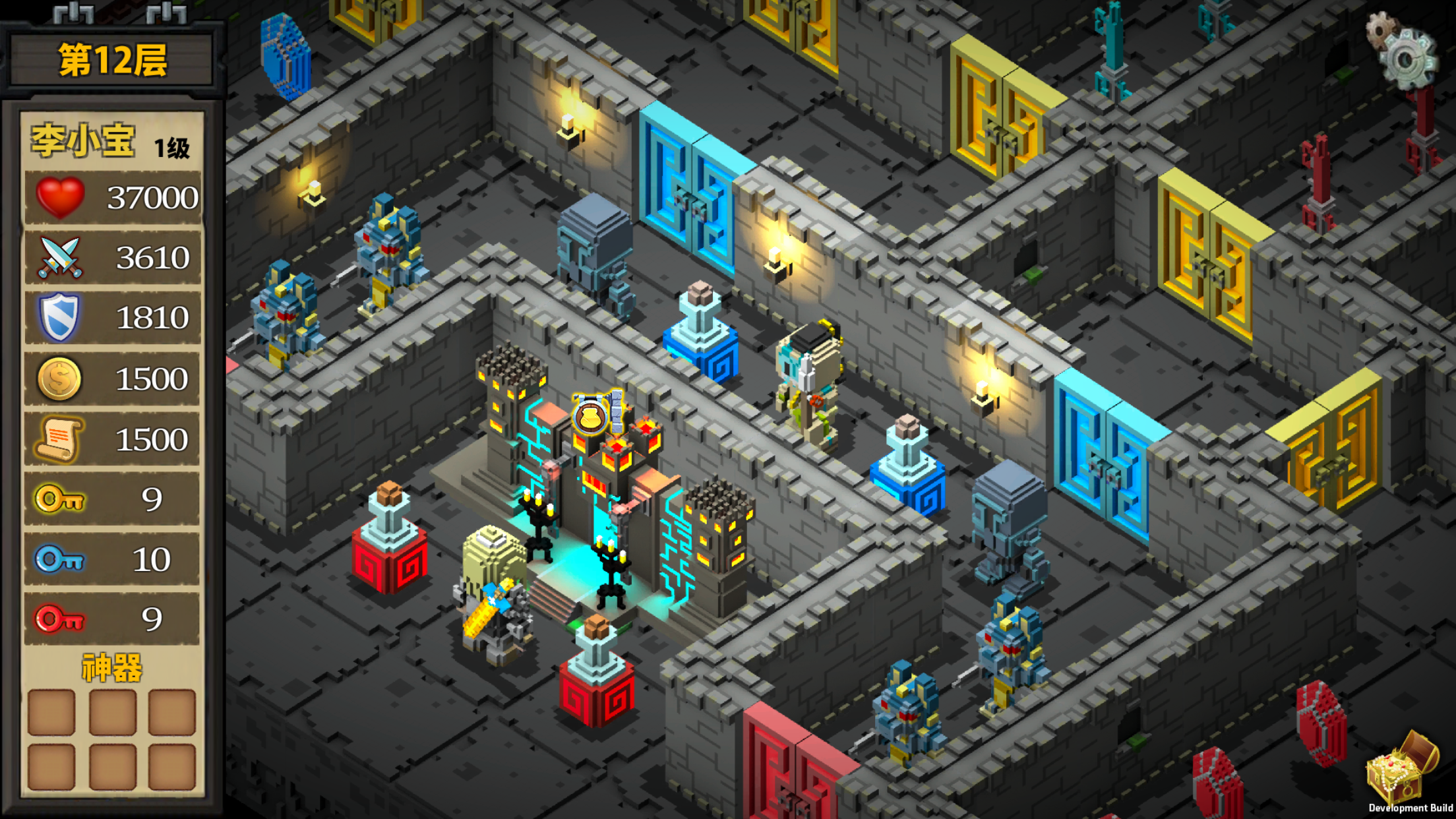Screen dimensions: 1456x819
Task: Select the first empty 神器 artifact slot
Action: (51, 712)
